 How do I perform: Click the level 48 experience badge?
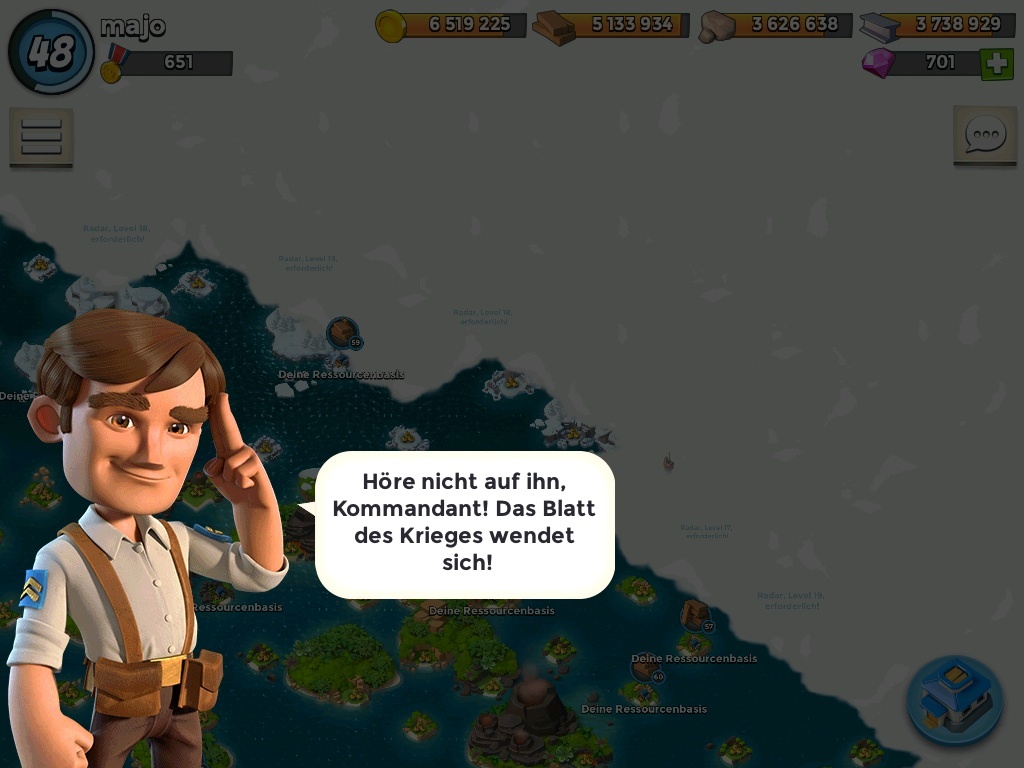point(51,52)
